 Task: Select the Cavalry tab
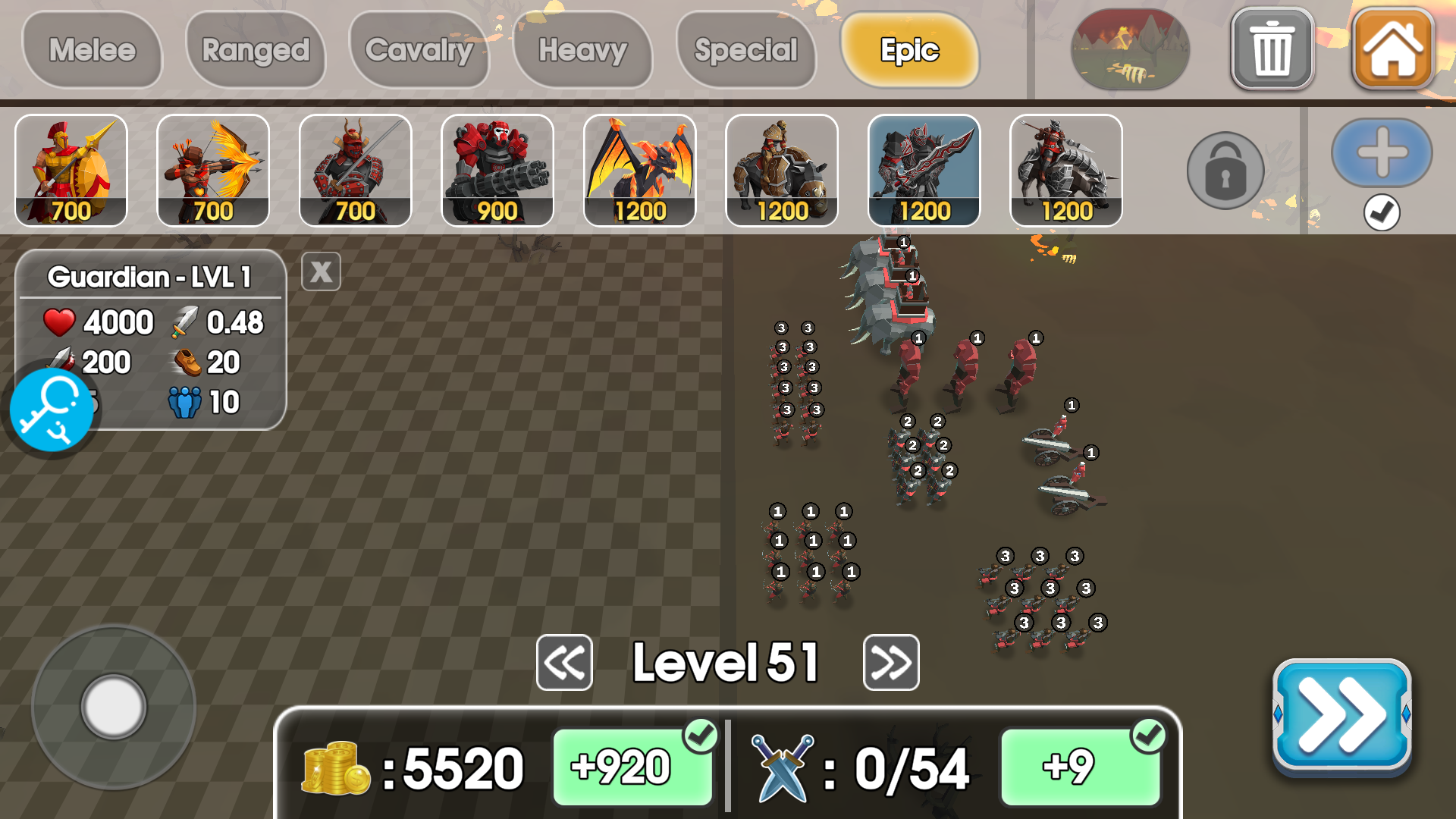click(419, 50)
